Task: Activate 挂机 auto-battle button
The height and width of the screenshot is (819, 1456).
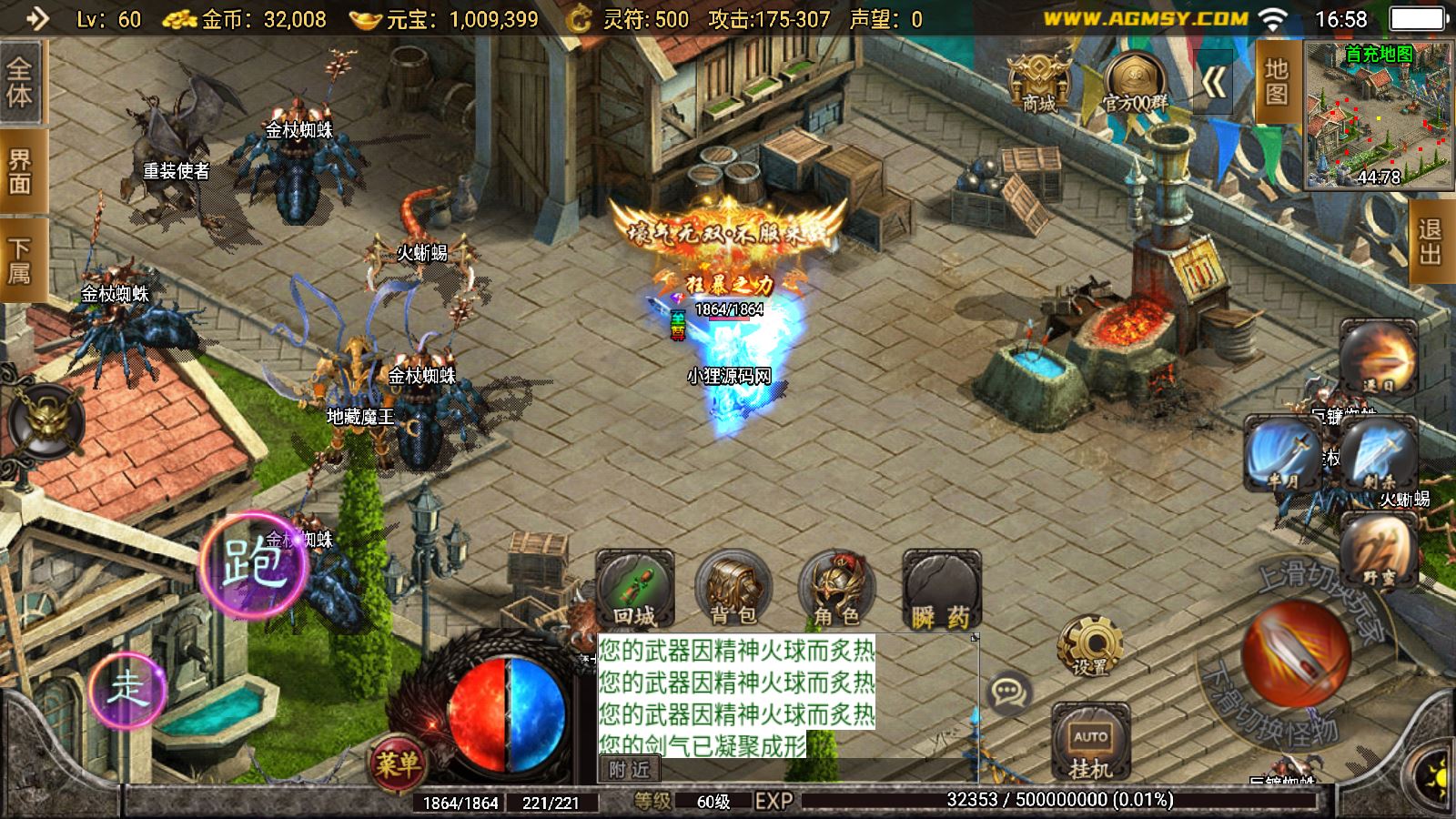Action: 1090,742
